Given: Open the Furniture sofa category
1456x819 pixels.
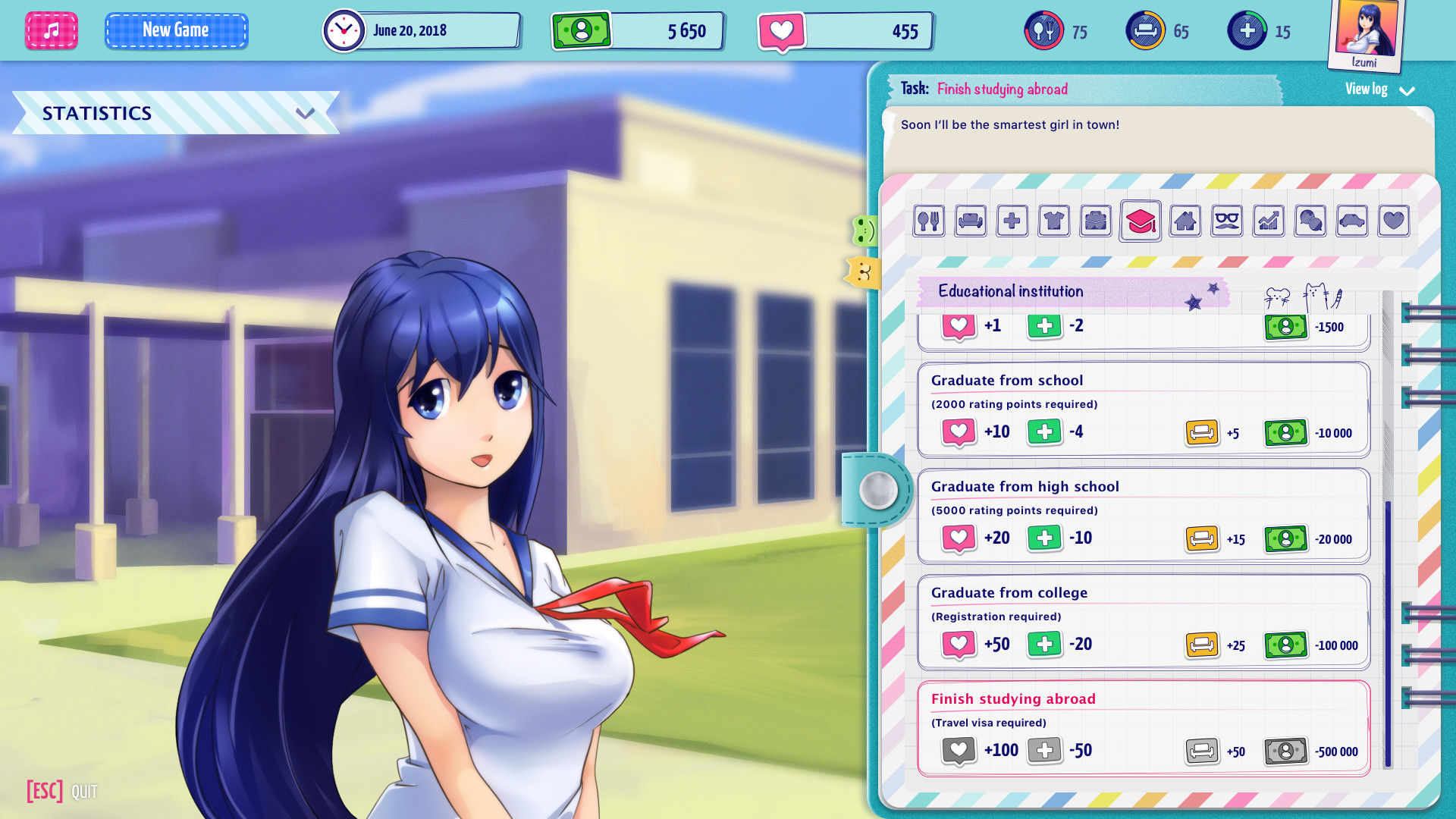Looking at the screenshot, I should click(x=970, y=221).
